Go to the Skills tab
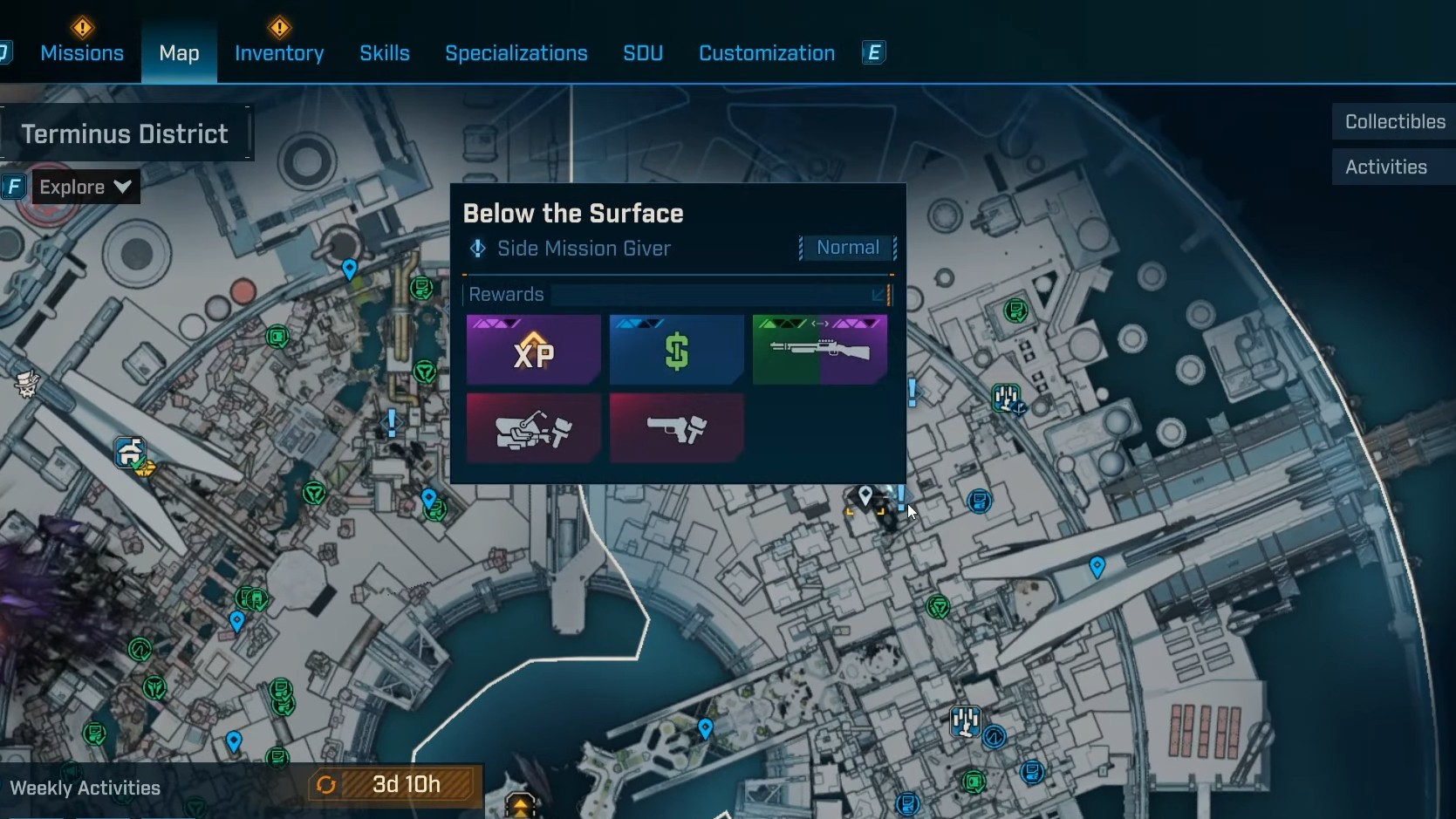Image resolution: width=1456 pixels, height=819 pixels. (x=385, y=53)
